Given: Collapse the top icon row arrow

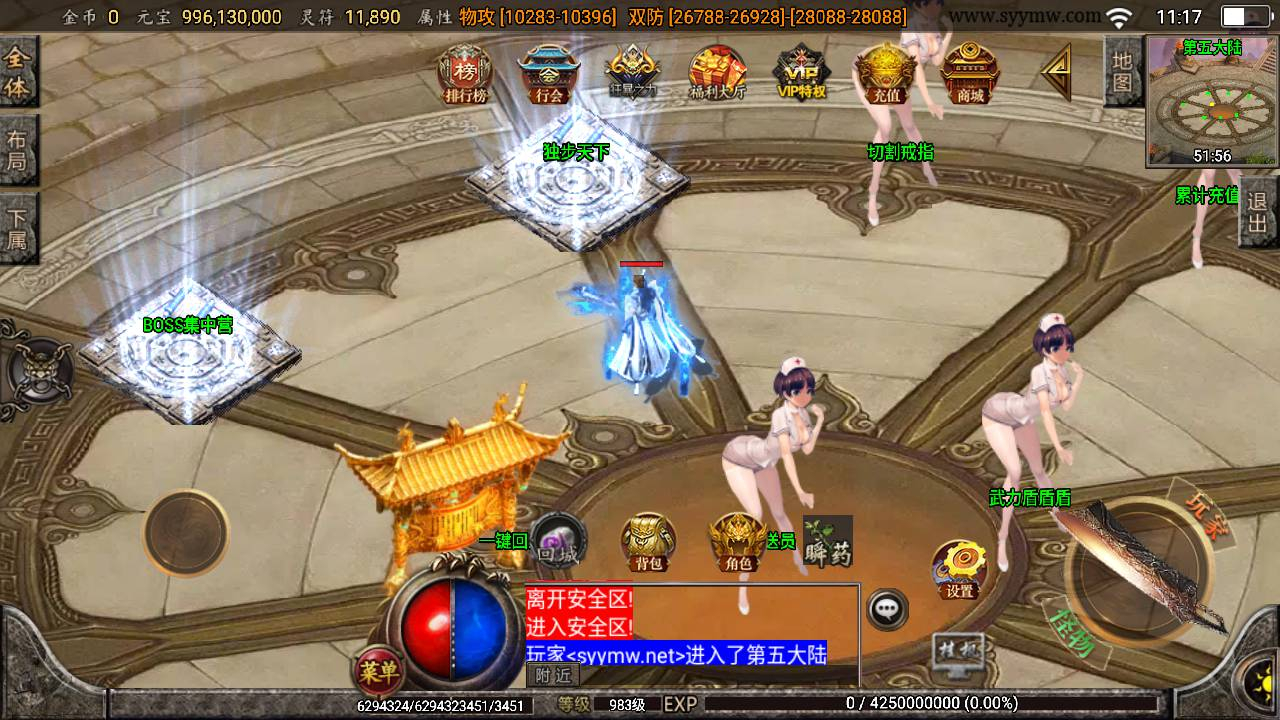Looking at the screenshot, I should [1055, 72].
